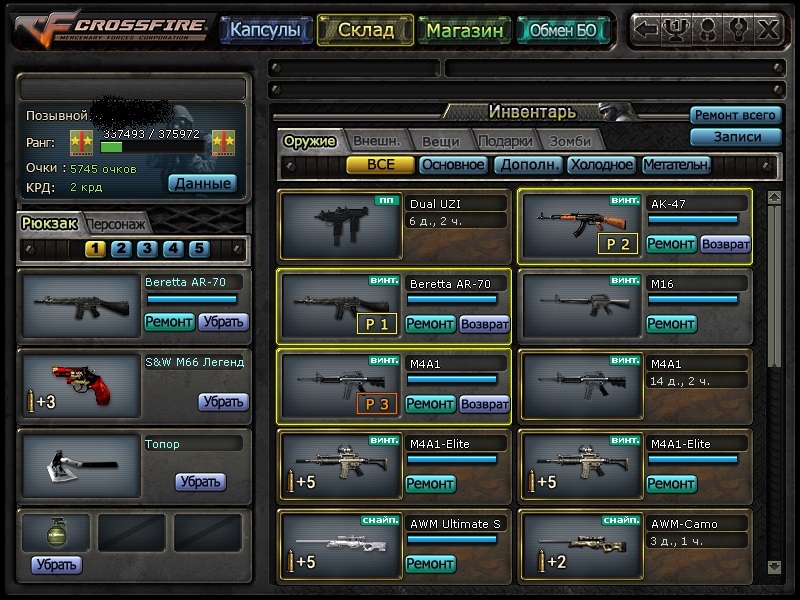
Task: Show the Зомби inventory tab
Action: 569,141
